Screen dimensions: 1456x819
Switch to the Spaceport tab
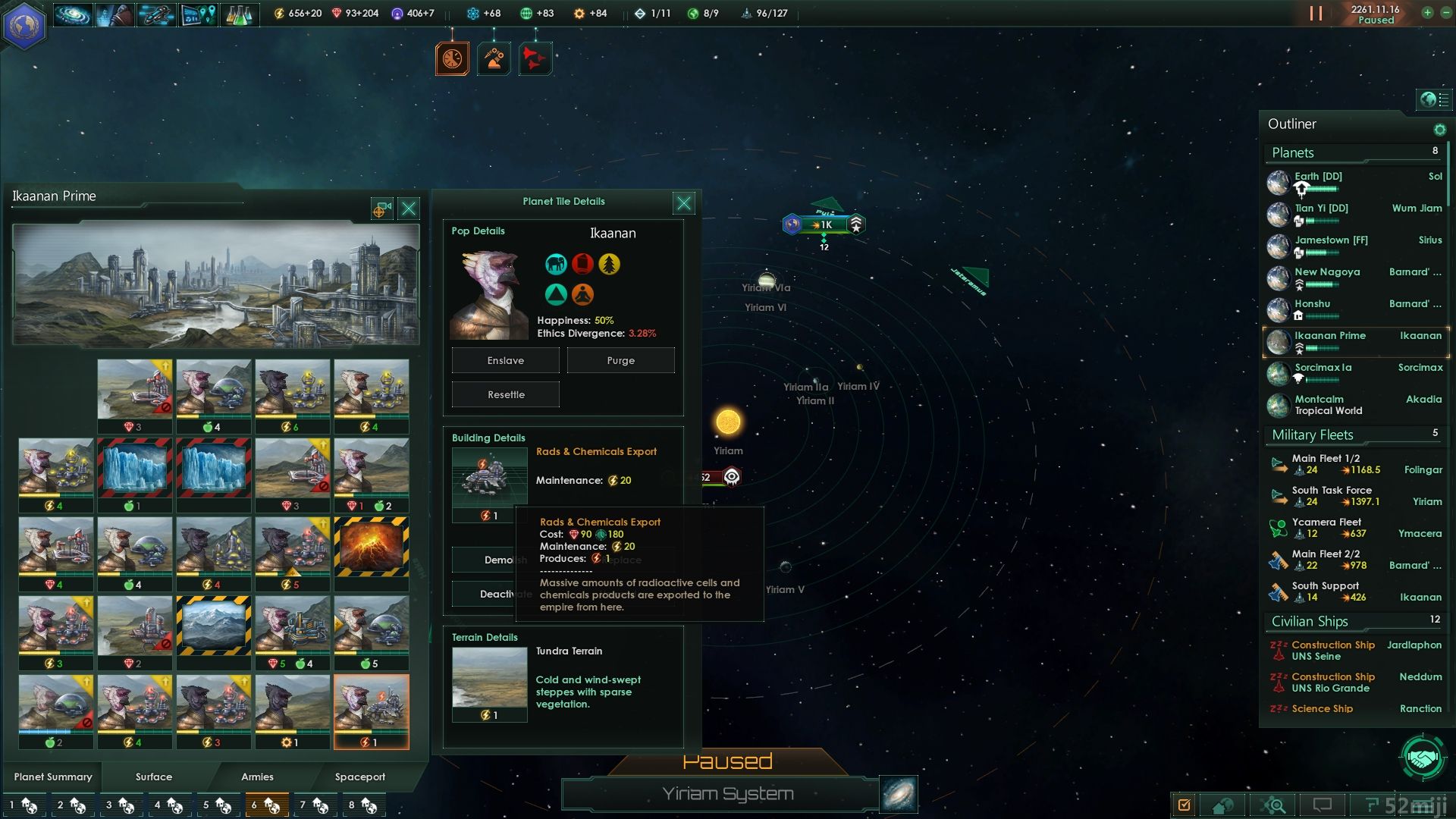(360, 777)
